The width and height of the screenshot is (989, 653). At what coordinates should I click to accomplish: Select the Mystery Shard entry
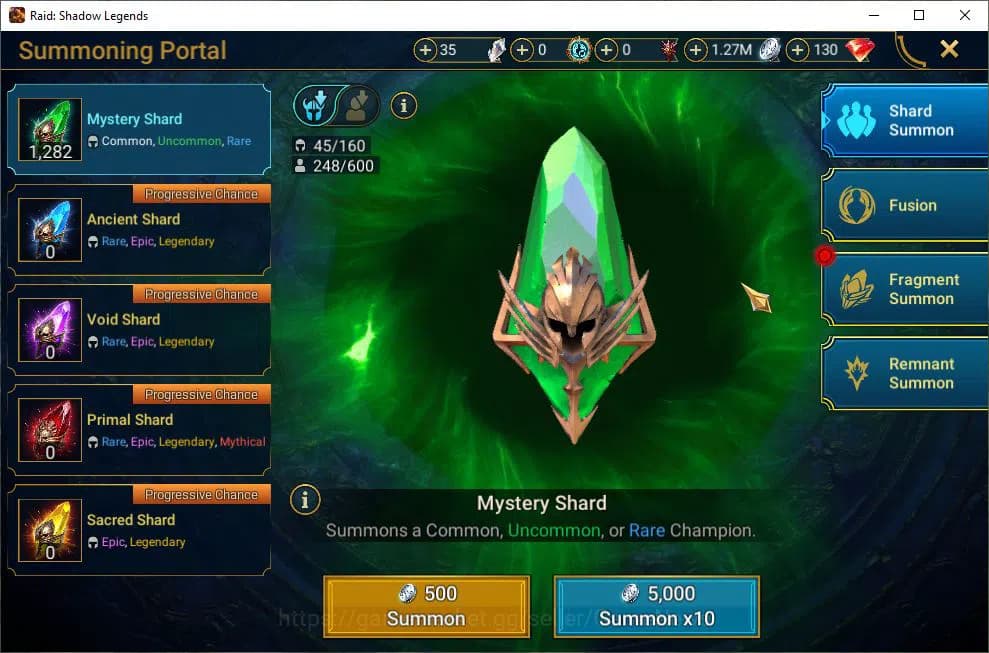(139, 130)
